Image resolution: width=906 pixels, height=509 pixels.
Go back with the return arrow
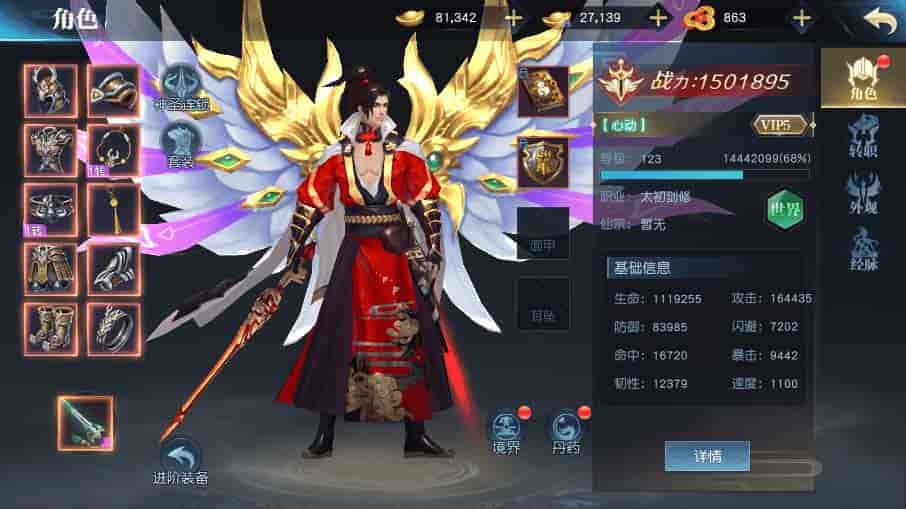pos(878,20)
